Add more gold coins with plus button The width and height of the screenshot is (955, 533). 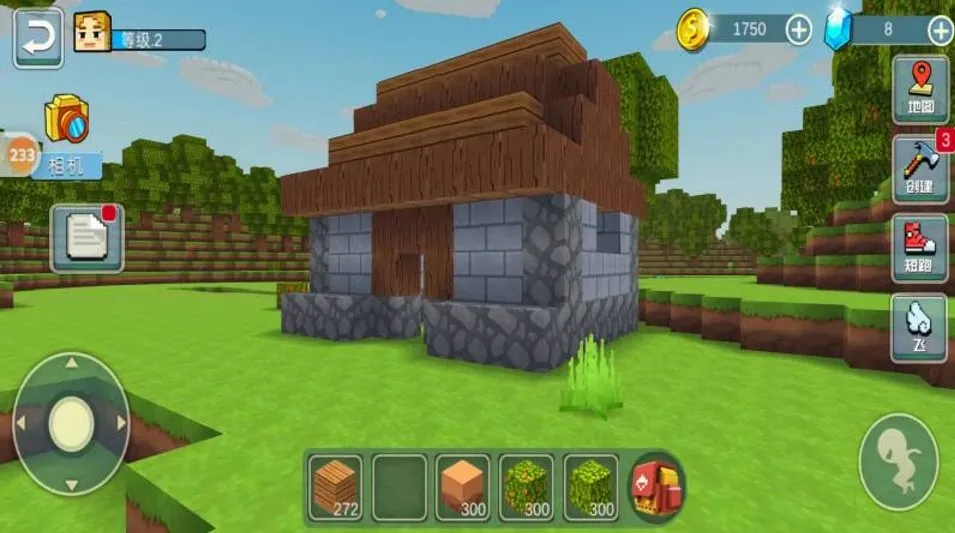tap(798, 30)
